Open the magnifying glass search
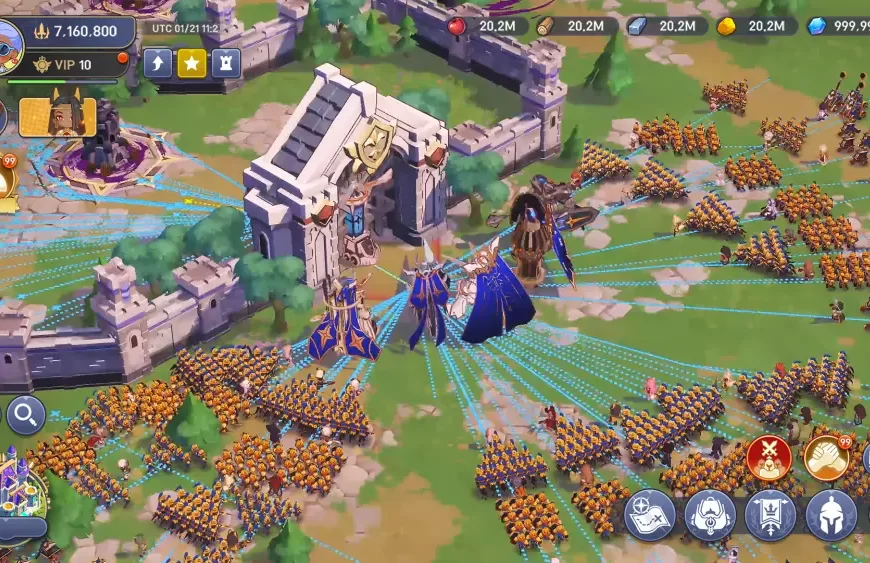Viewport: 870px width, 563px height. tap(25, 413)
